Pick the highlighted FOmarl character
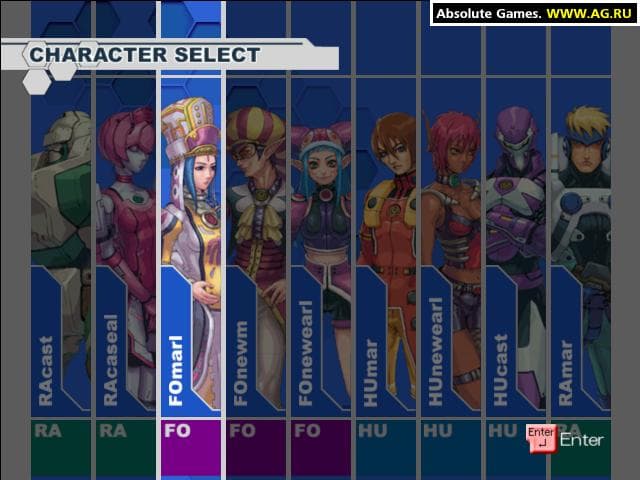This screenshot has height=480, width=640. point(190,250)
